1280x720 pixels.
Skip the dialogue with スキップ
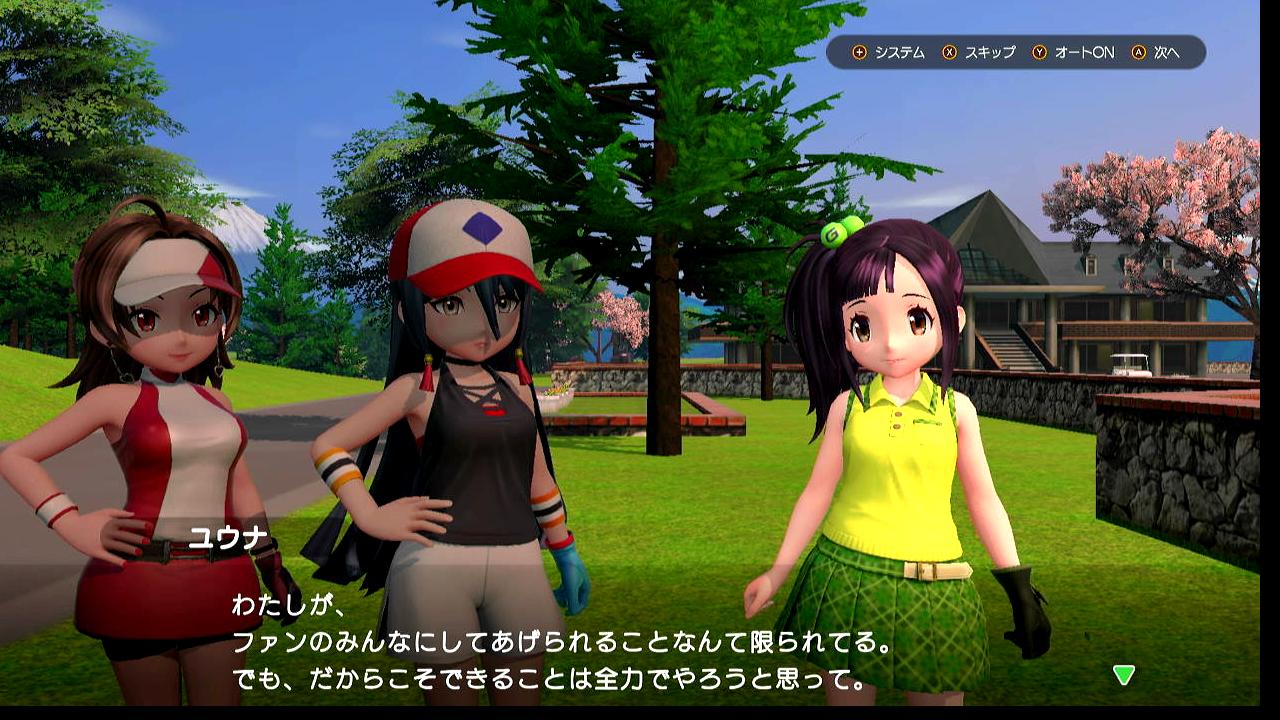[x=979, y=52]
